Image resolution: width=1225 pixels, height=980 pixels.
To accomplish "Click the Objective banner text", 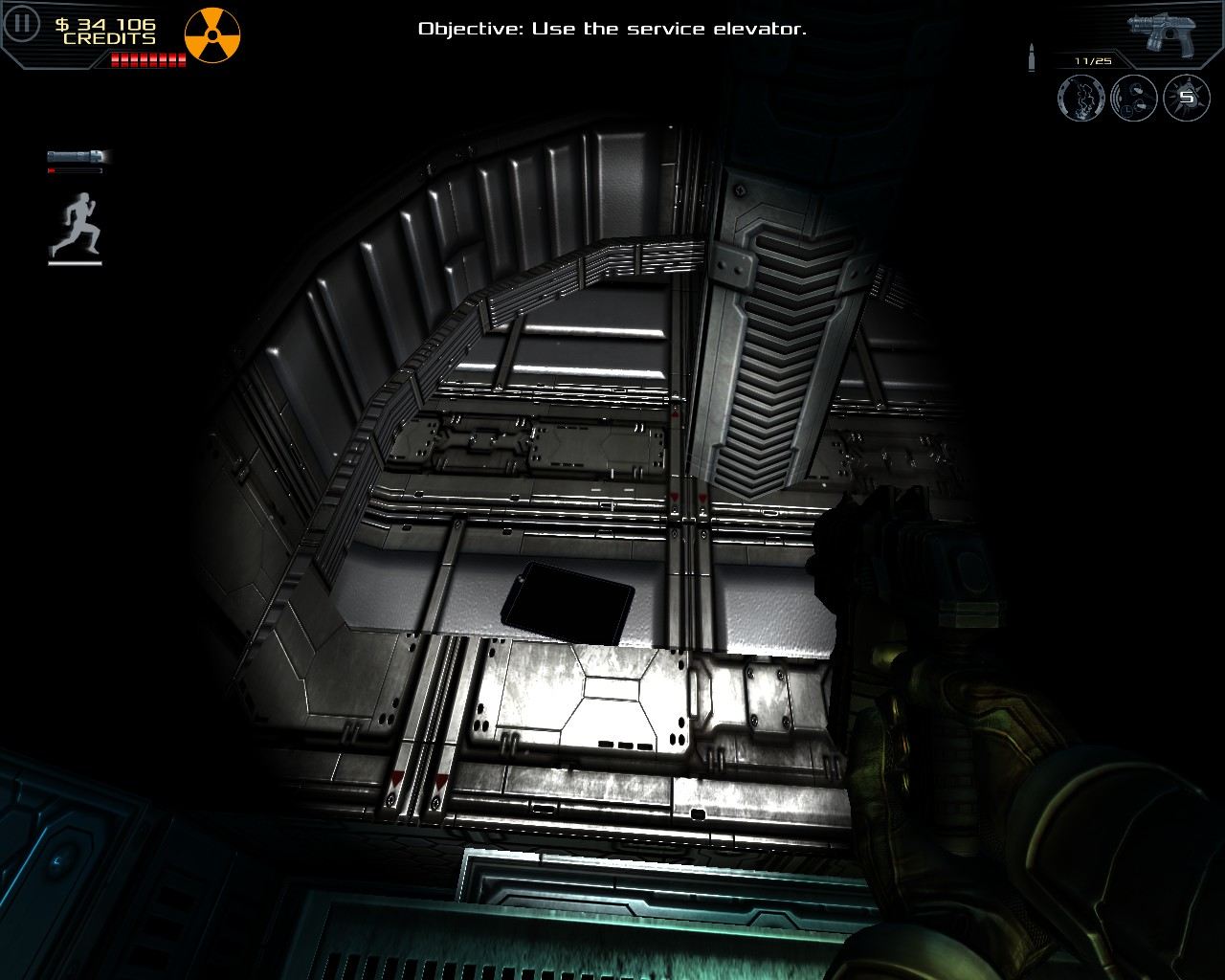I will coord(612,29).
